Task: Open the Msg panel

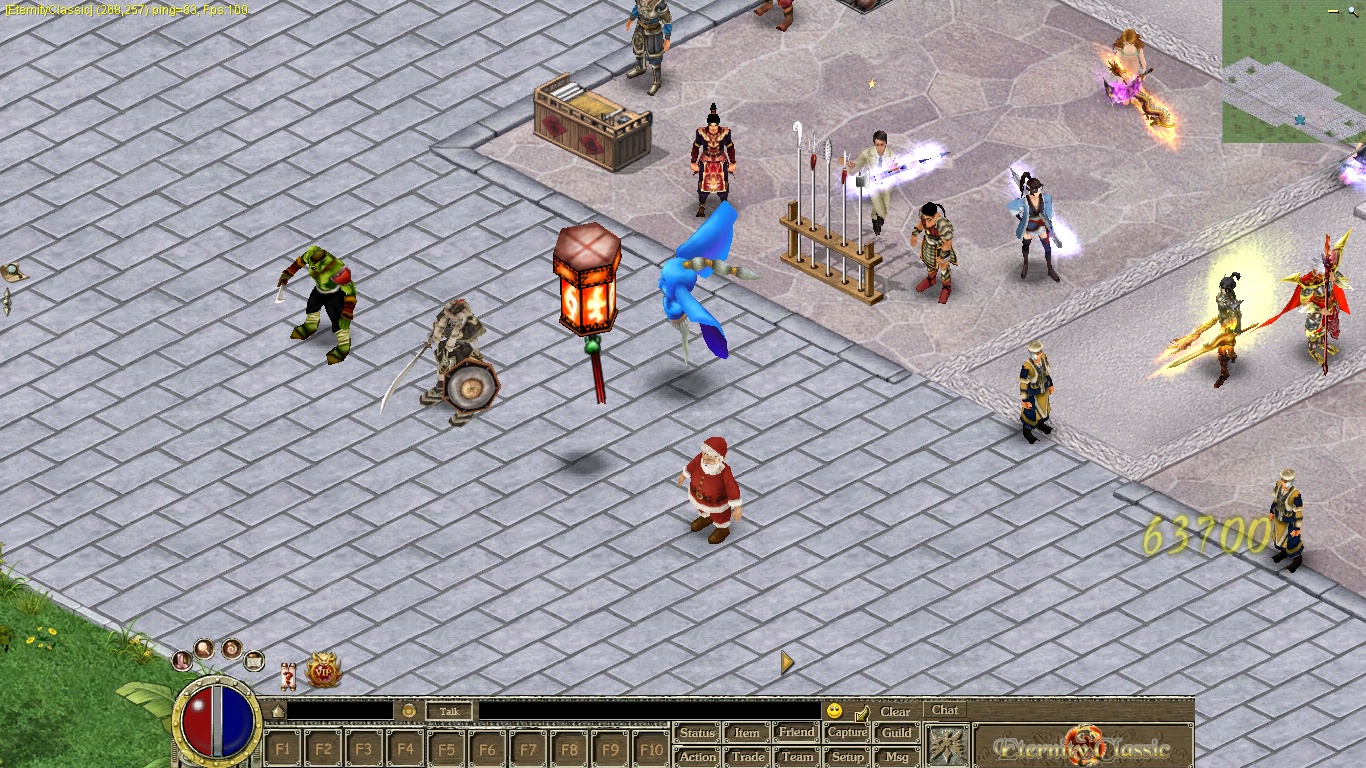Action: pos(897,757)
